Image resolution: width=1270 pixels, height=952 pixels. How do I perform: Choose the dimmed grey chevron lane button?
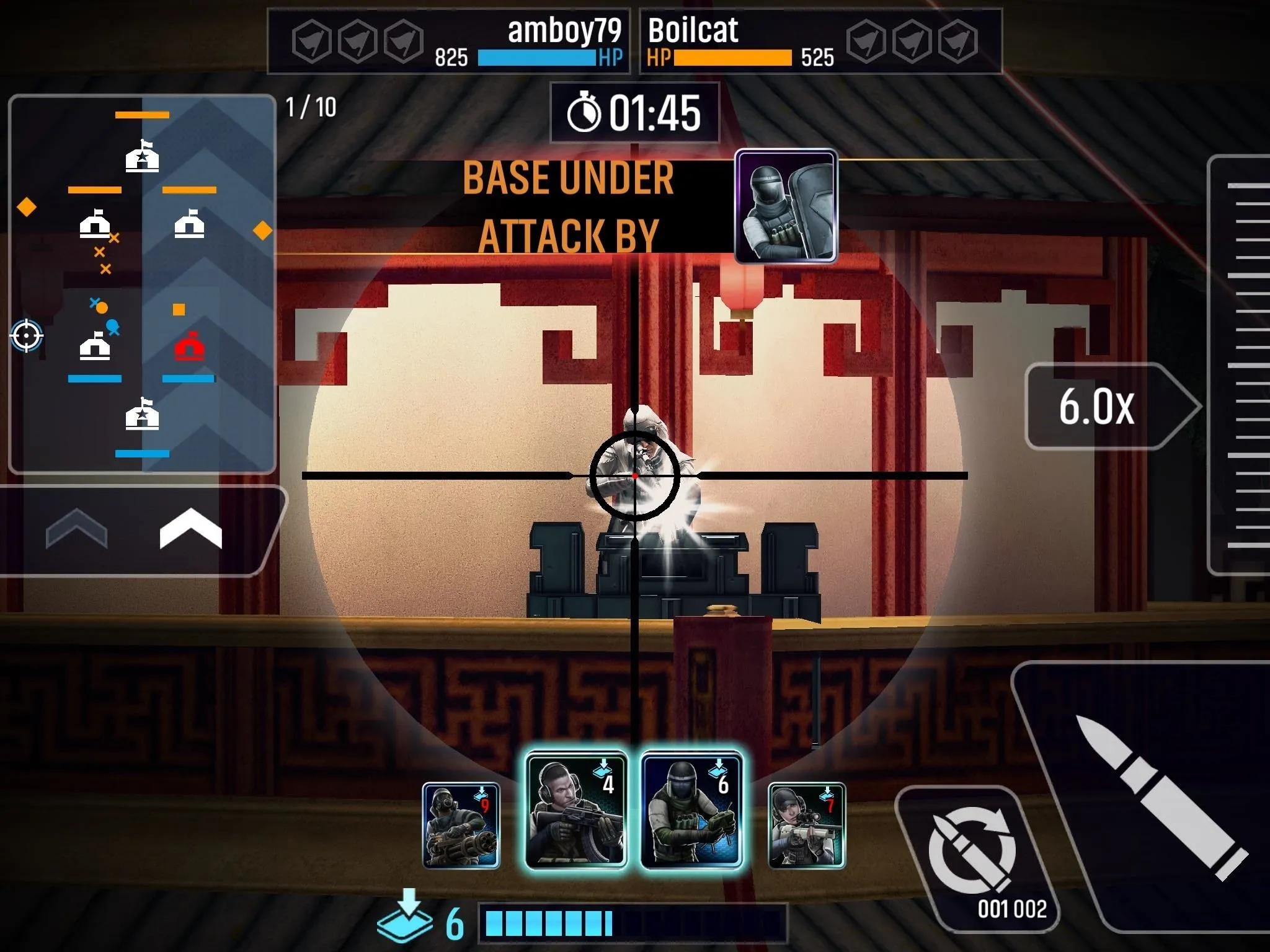76,528
